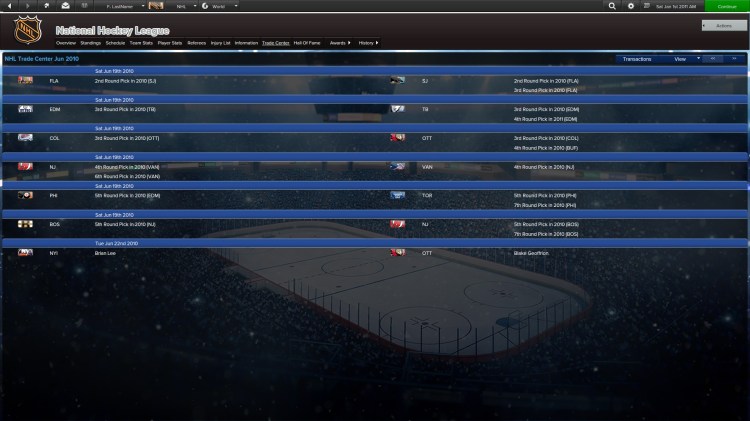This screenshot has width=750, height=421.
Task: Click the green Continue button
Action: coord(726,6)
